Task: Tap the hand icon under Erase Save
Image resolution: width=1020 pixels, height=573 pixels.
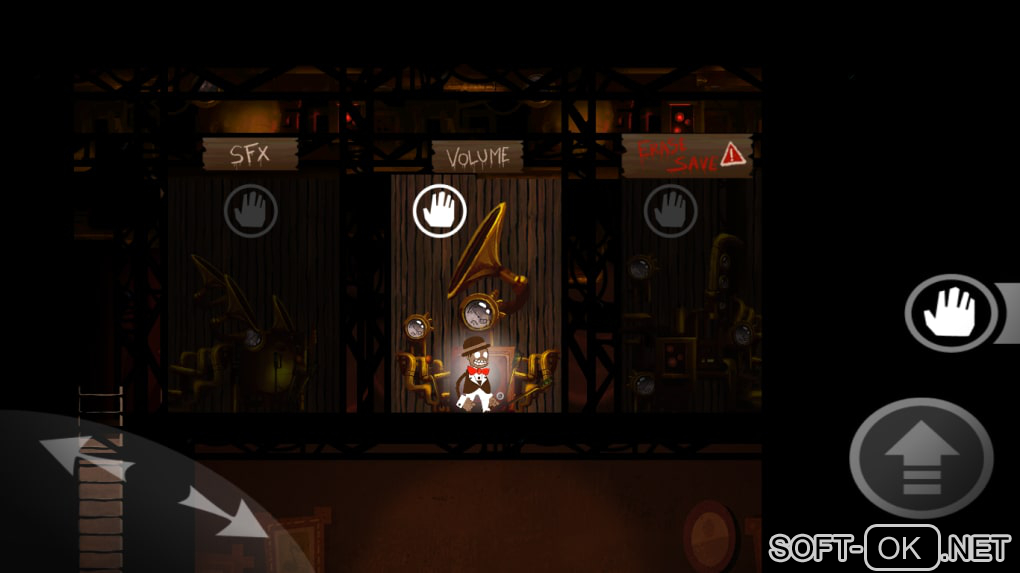Action: pos(670,211)
